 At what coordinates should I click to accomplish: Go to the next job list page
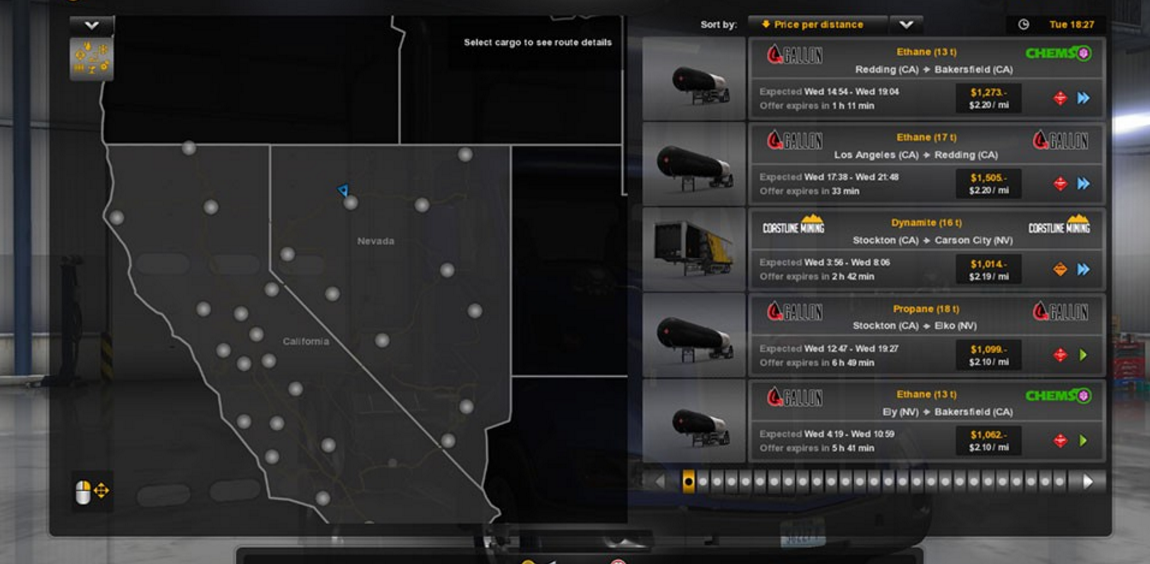[1088, 481]
